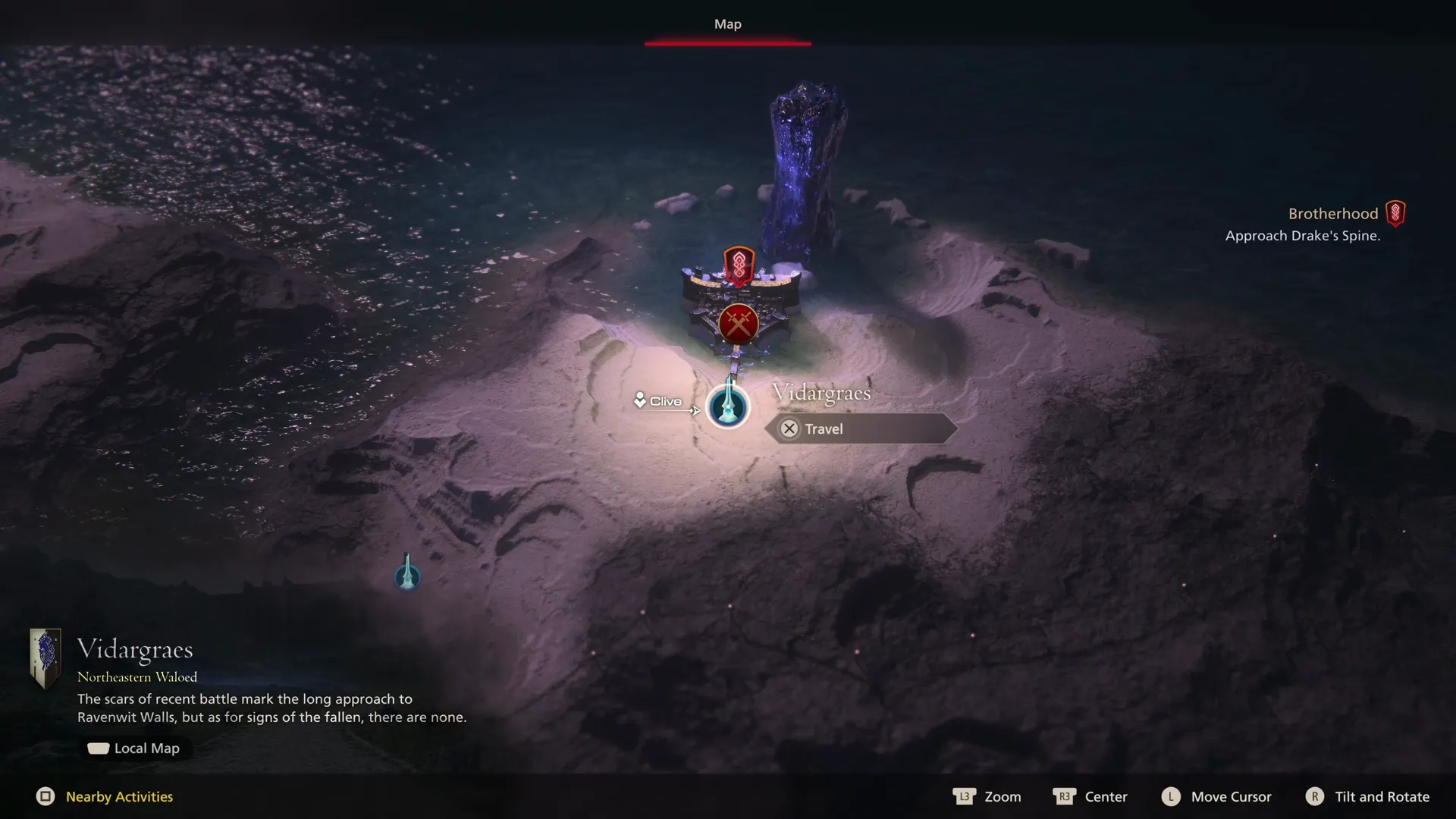Click the Northeastern Waloed region link
Screen dimensions: 1456x819
tap(137, 677)
